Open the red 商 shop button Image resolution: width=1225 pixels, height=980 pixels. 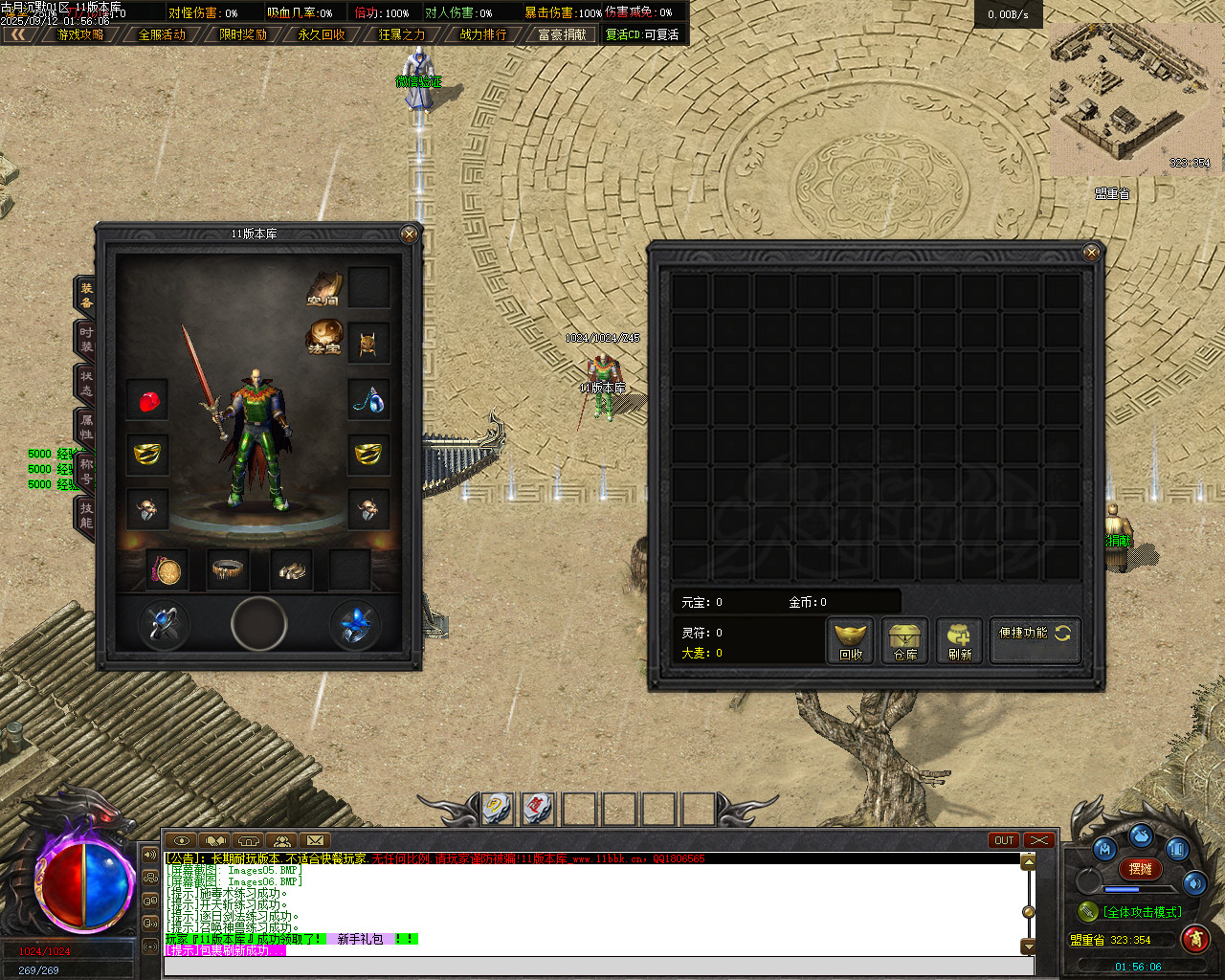1195,939
